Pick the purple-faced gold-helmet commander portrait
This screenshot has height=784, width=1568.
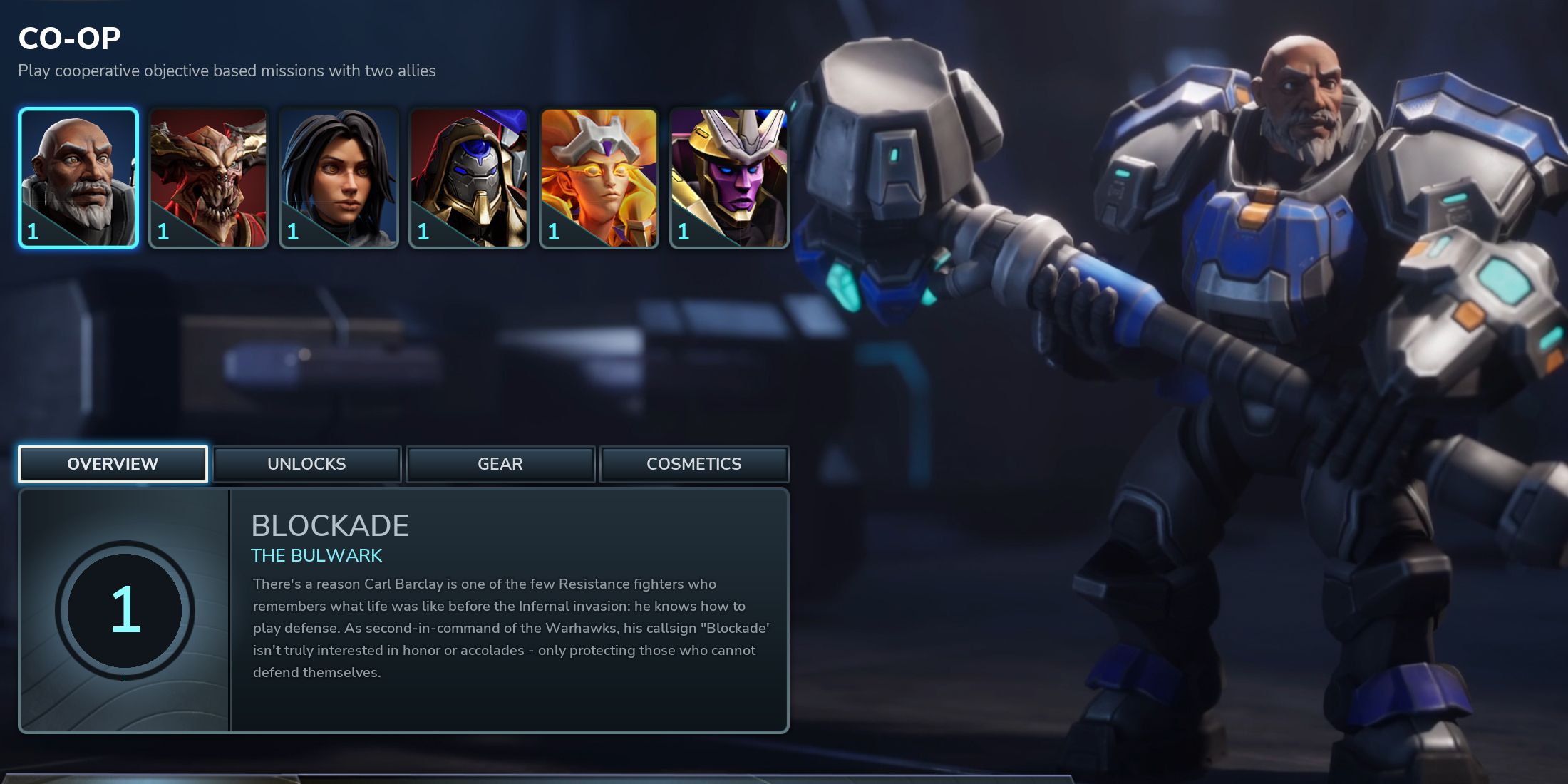(729, 178)
